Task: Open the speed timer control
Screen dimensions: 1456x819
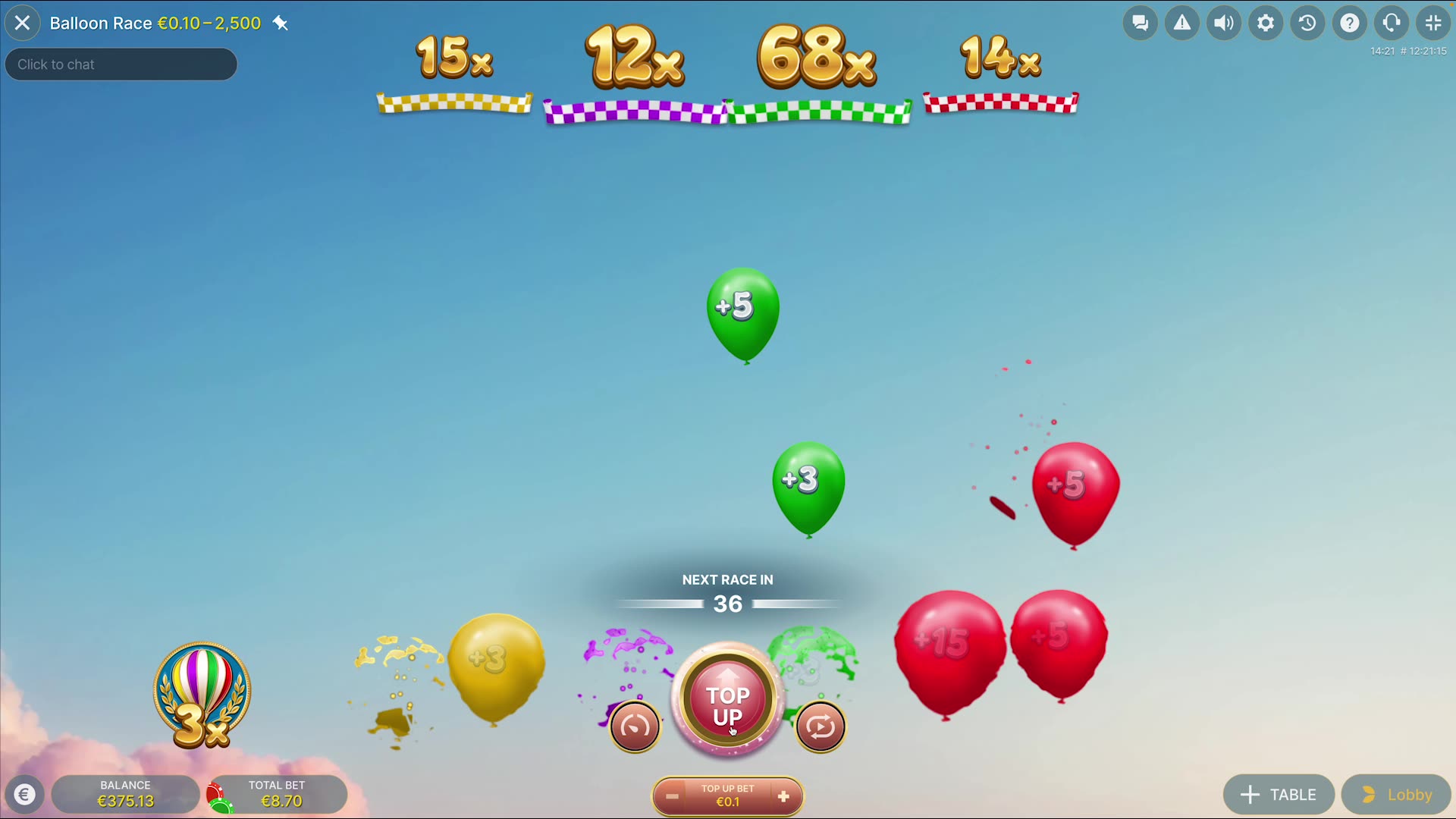Action: tap(634, 726)
